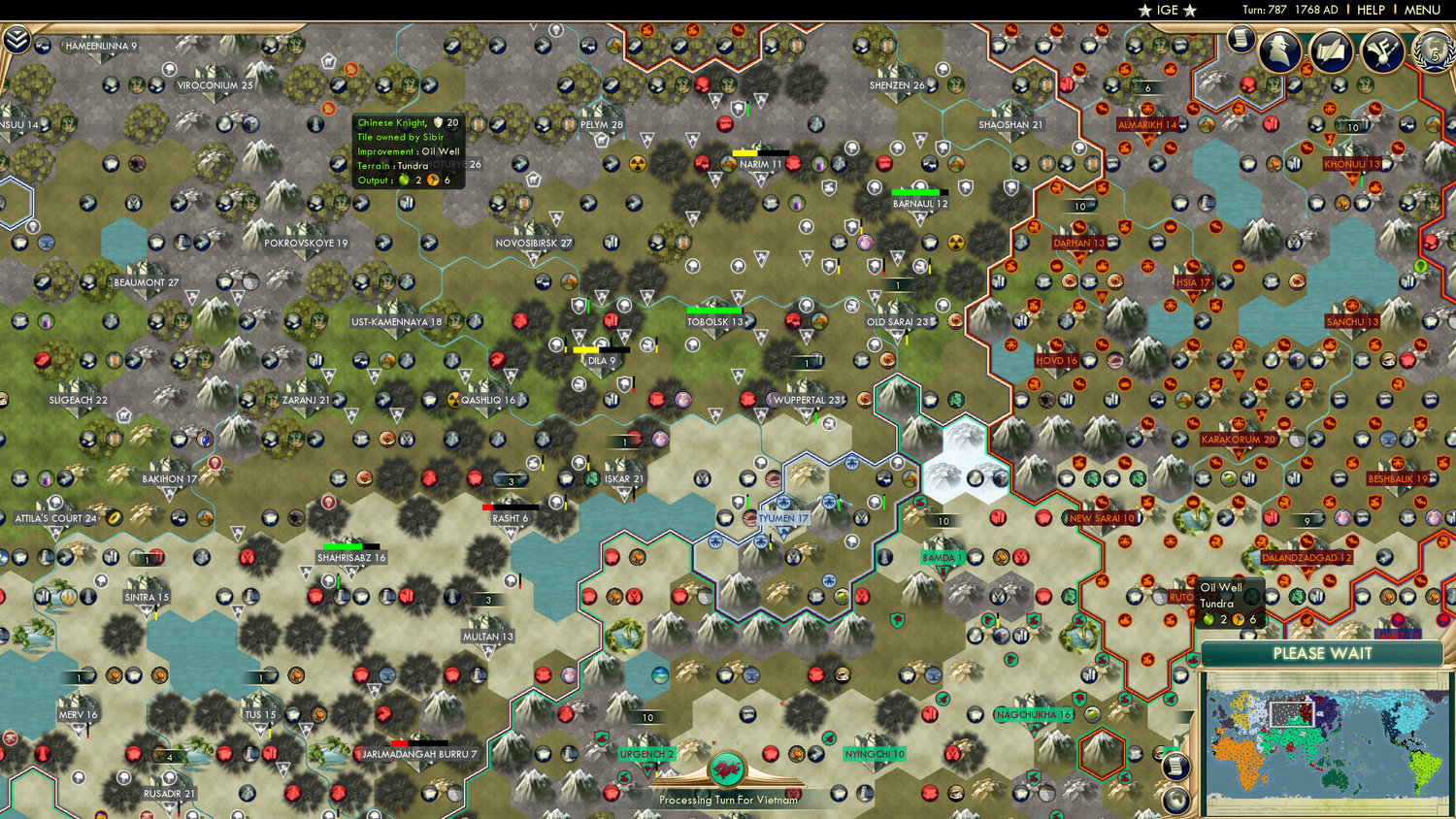The width and height of the screenshot is (1456, 819).
Task: Select the green unit flag above Bamda
Action: point(921,503)
